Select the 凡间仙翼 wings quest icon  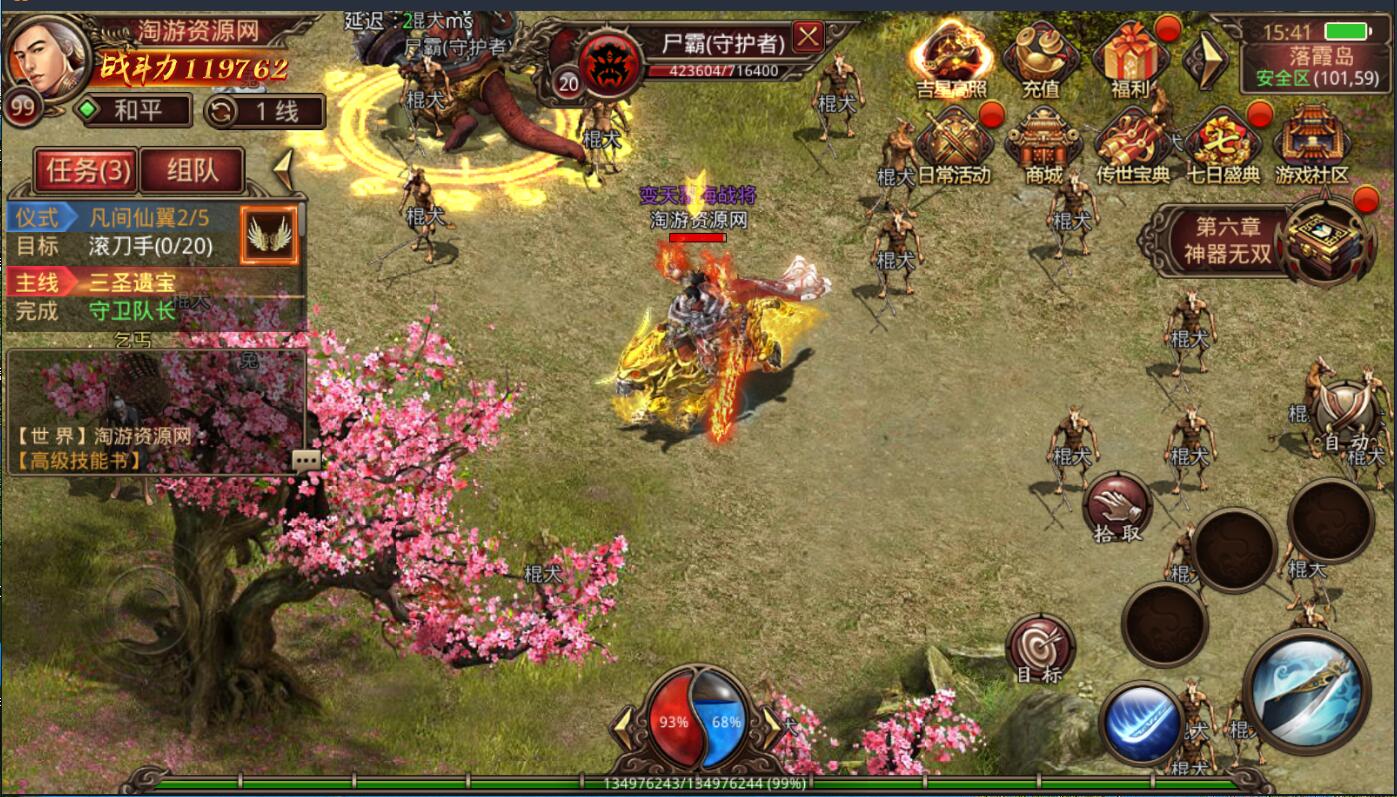coord(270,235)
